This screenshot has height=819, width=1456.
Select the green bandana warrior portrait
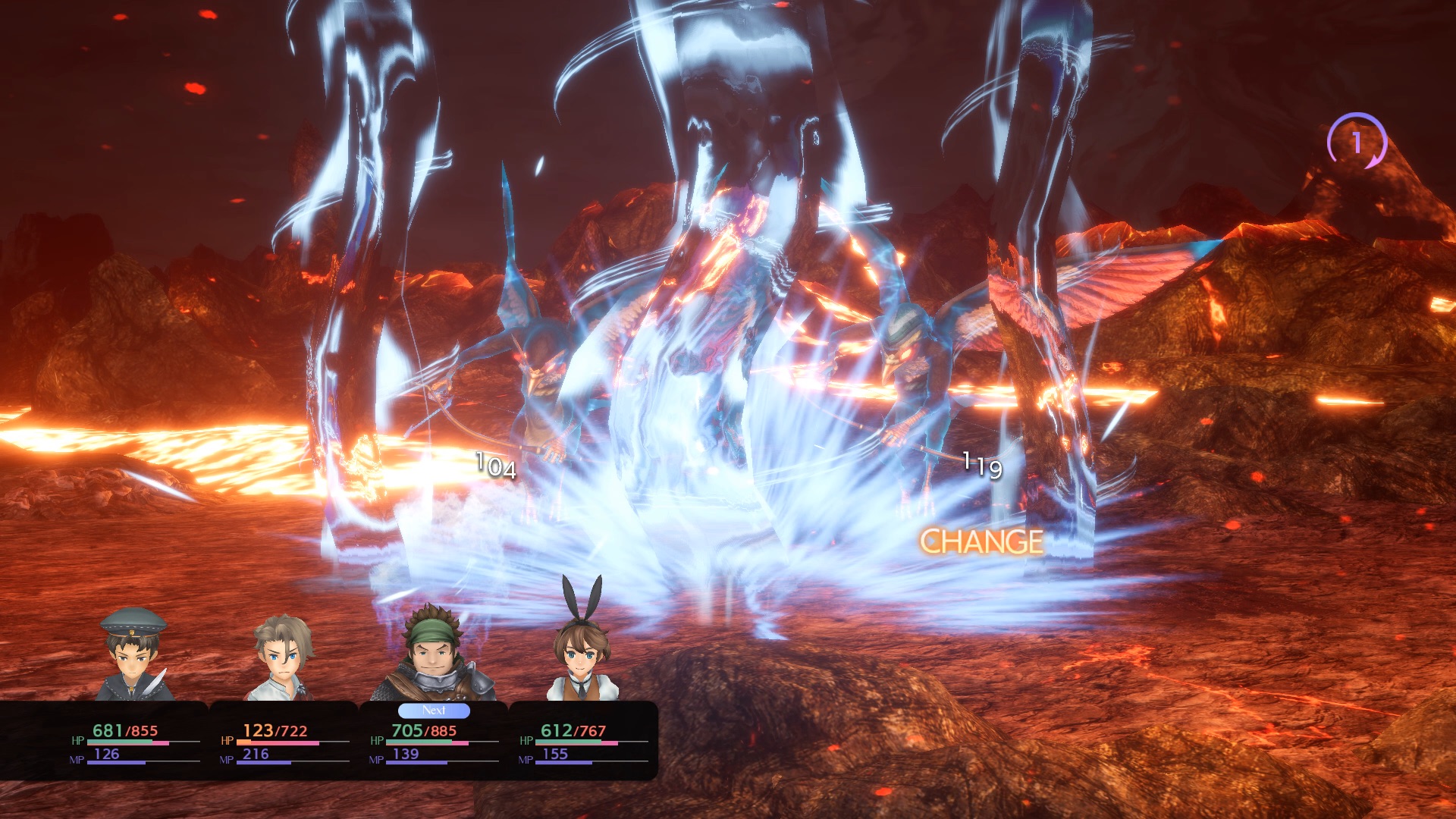point(433,654)
